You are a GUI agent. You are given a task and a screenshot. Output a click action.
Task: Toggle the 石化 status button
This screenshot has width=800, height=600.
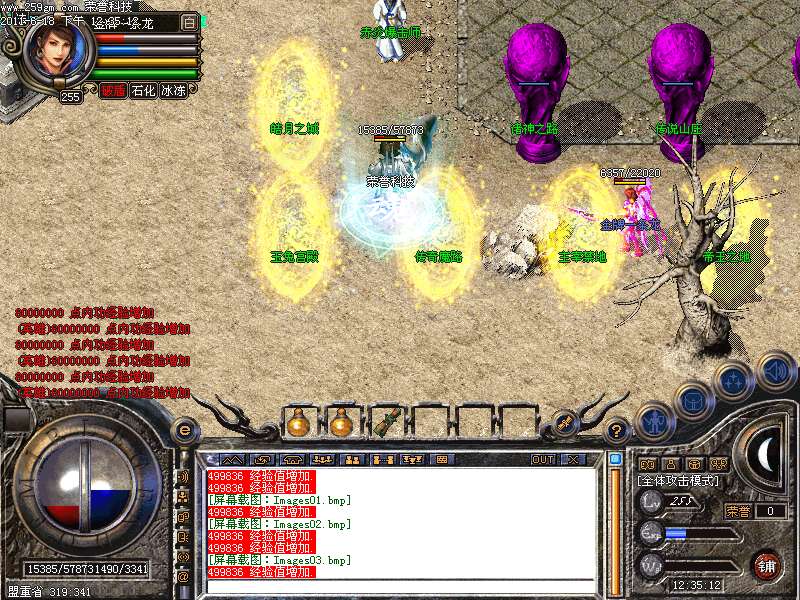point(143,90)
